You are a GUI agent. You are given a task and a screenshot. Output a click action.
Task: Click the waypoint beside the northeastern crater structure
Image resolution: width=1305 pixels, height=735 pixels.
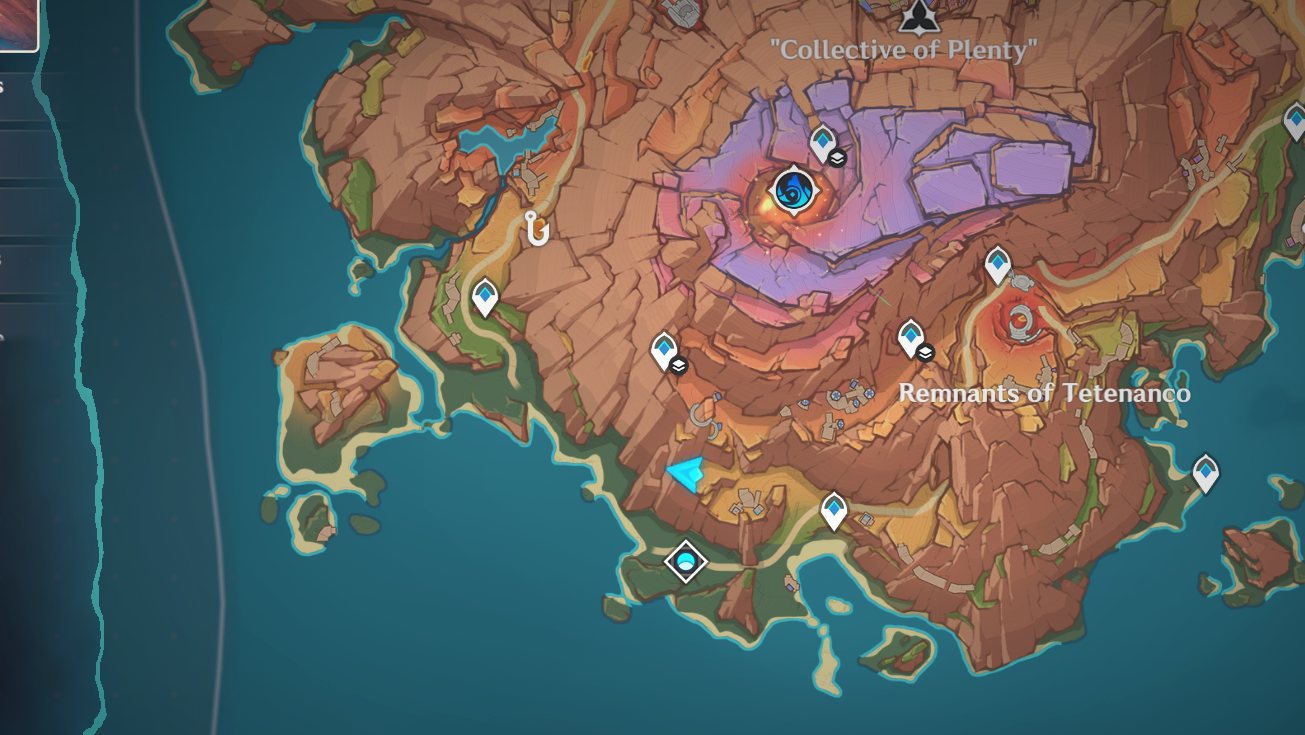(x=997, y=264)
